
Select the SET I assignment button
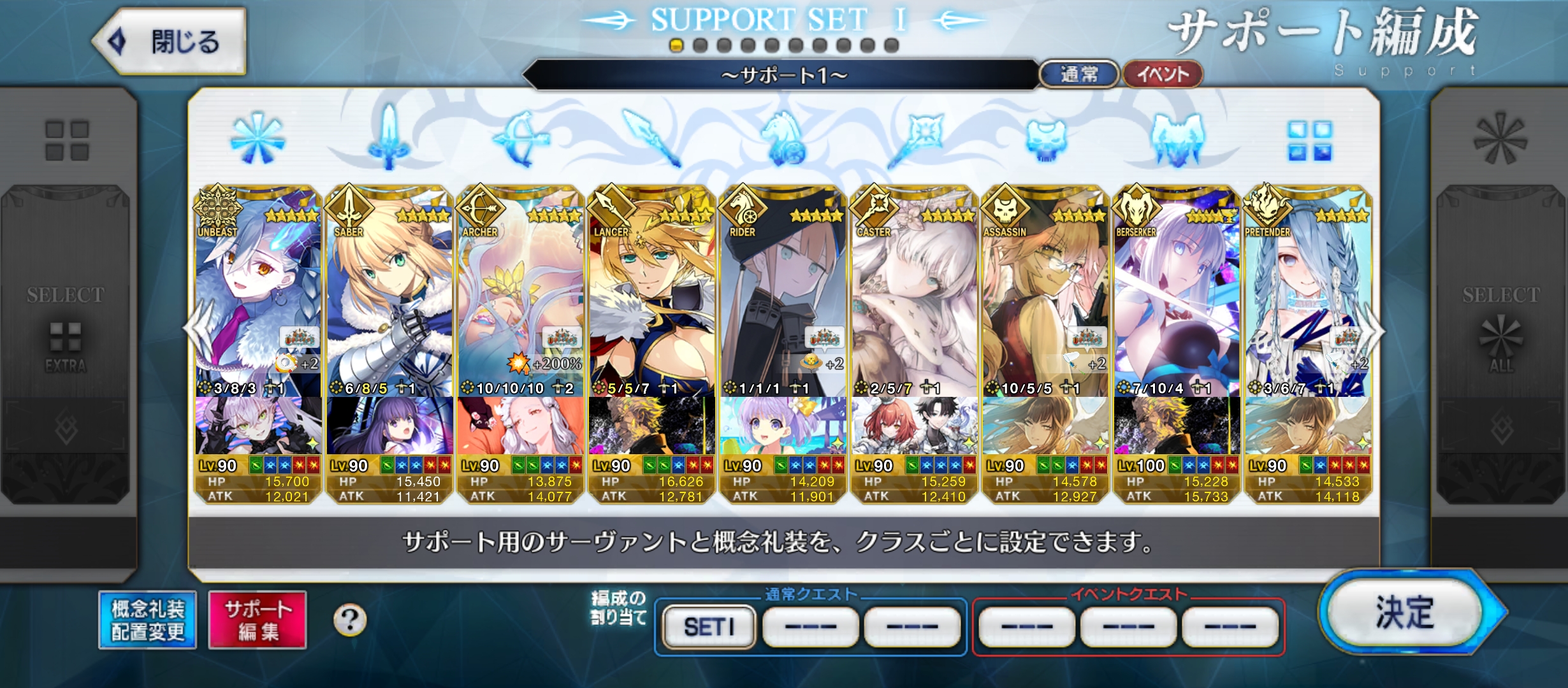click(709, 627)
